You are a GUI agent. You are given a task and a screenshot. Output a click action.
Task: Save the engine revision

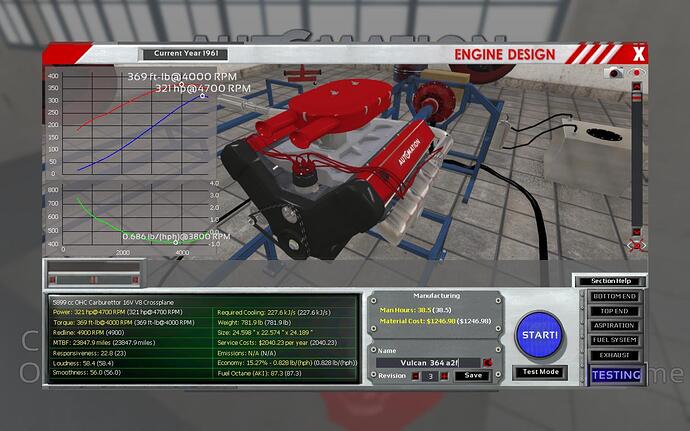(474, 376)
